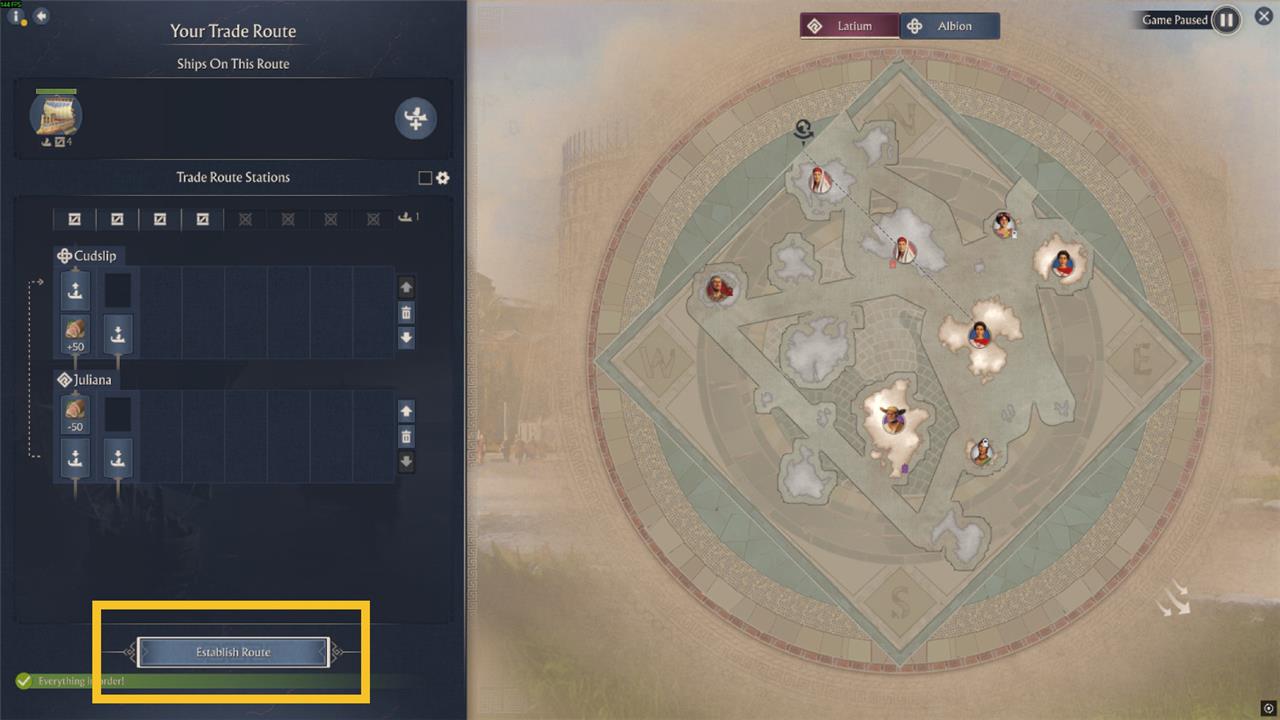1280x720 pixels.
Task: Switch to the Albion region tab
Action: (x=949, y=26)
